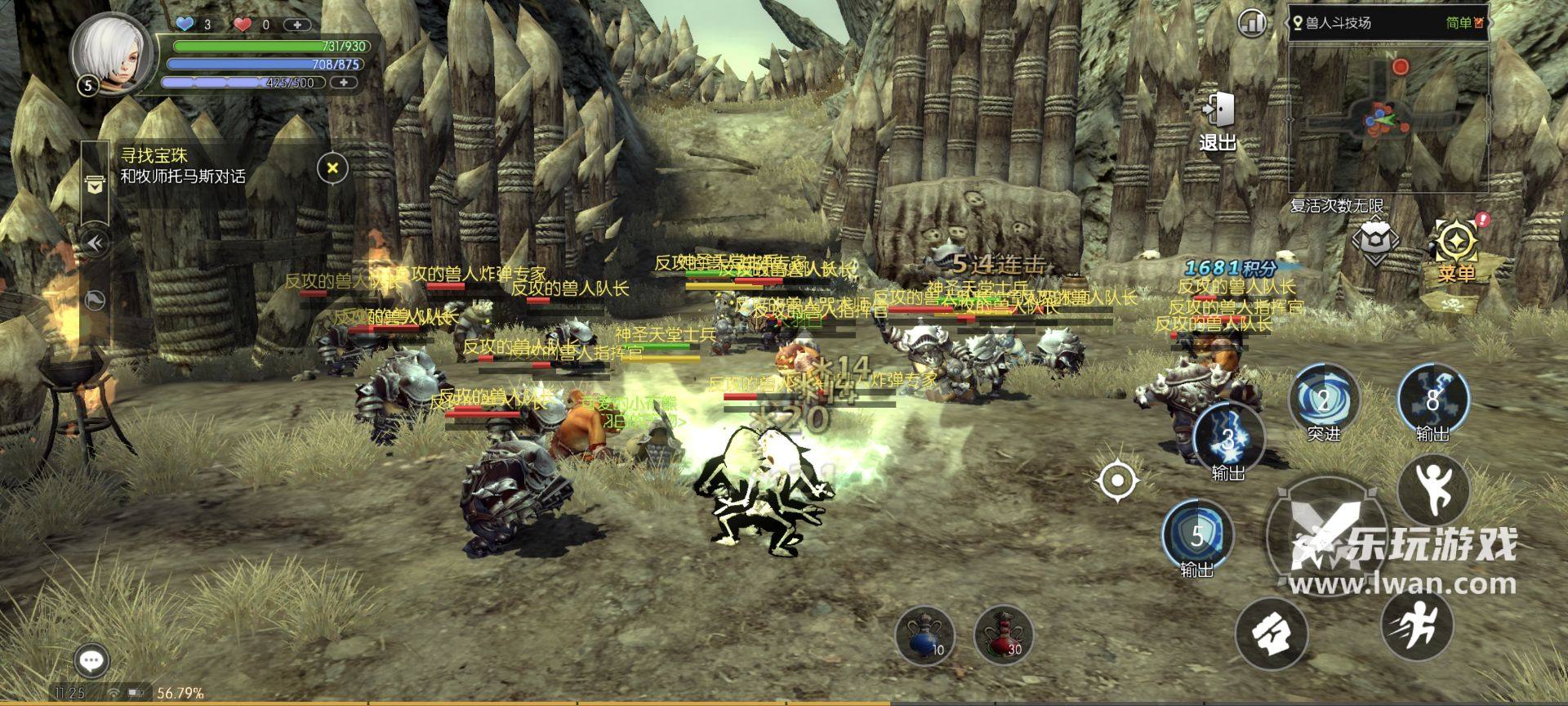Tap the 退出 exit door button

[x=1218, y=121]
